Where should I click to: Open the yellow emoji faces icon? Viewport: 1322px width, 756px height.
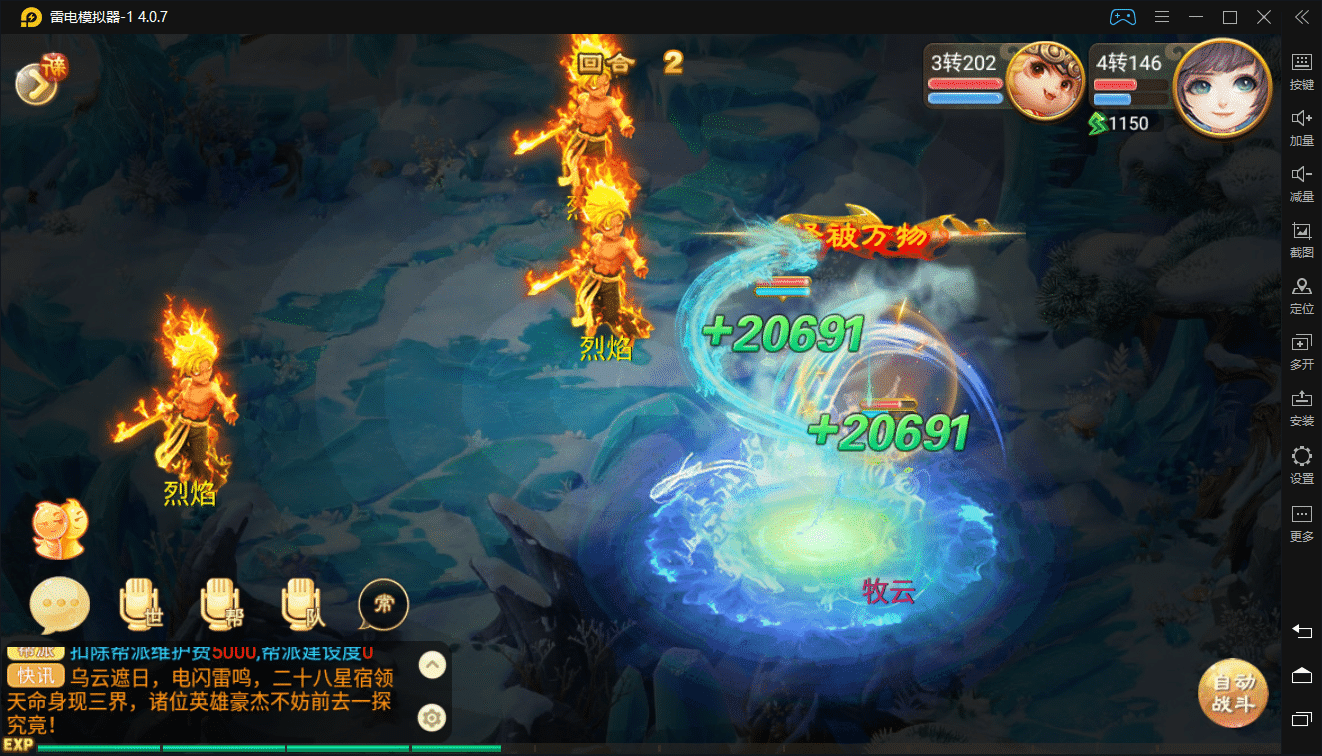click(59, 529)
